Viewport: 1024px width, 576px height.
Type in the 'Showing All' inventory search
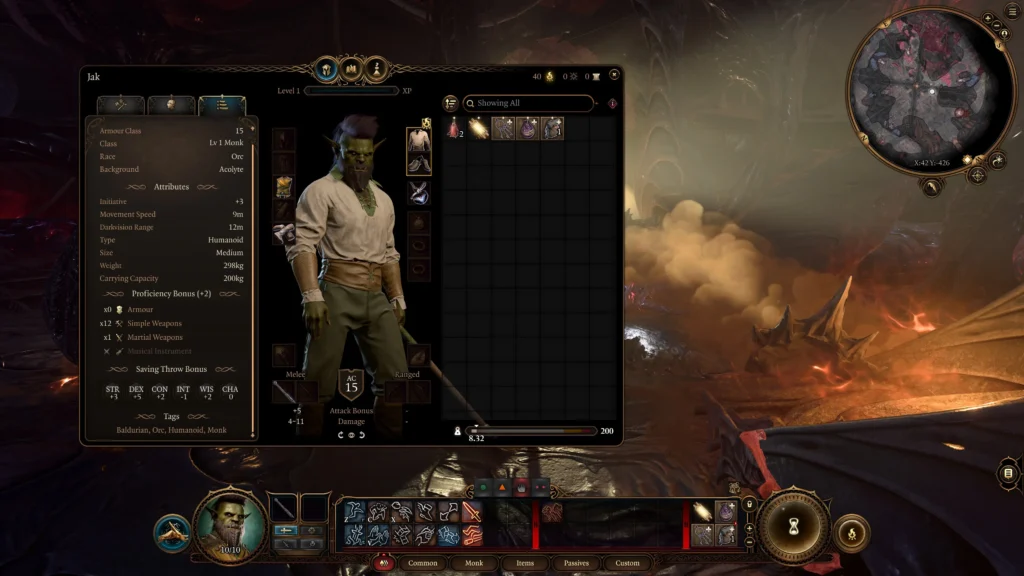click(x=530, y=103)
